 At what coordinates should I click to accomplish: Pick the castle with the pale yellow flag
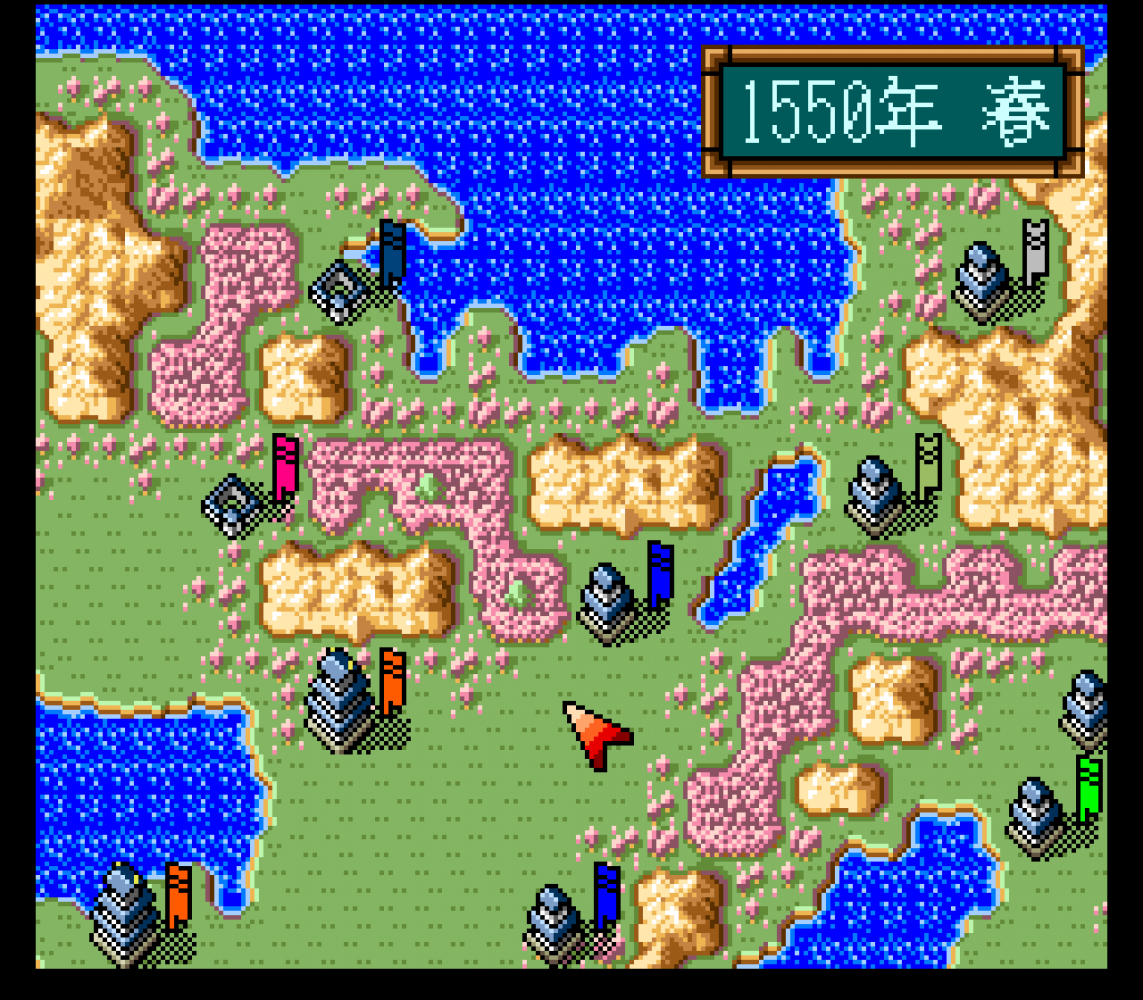click(878, 495)
